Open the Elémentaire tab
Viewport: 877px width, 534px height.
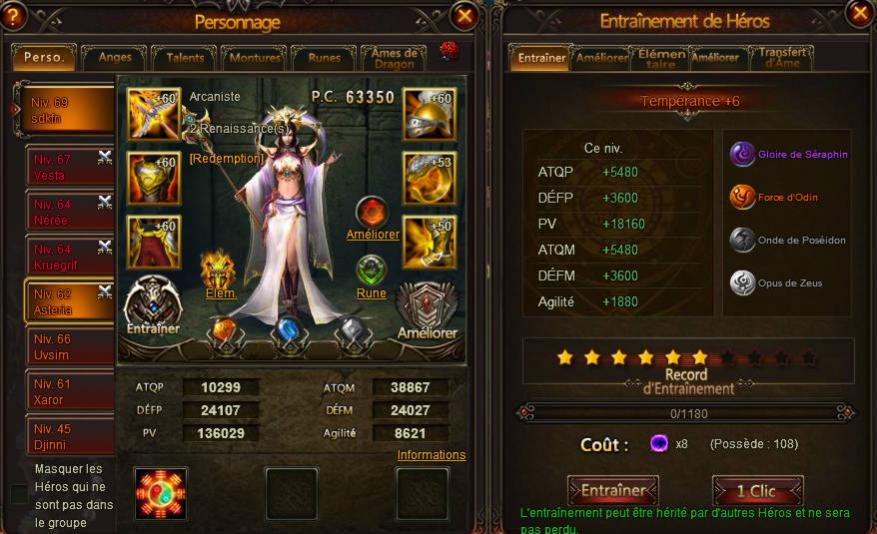pyautogui.click(x=661, y=58)
